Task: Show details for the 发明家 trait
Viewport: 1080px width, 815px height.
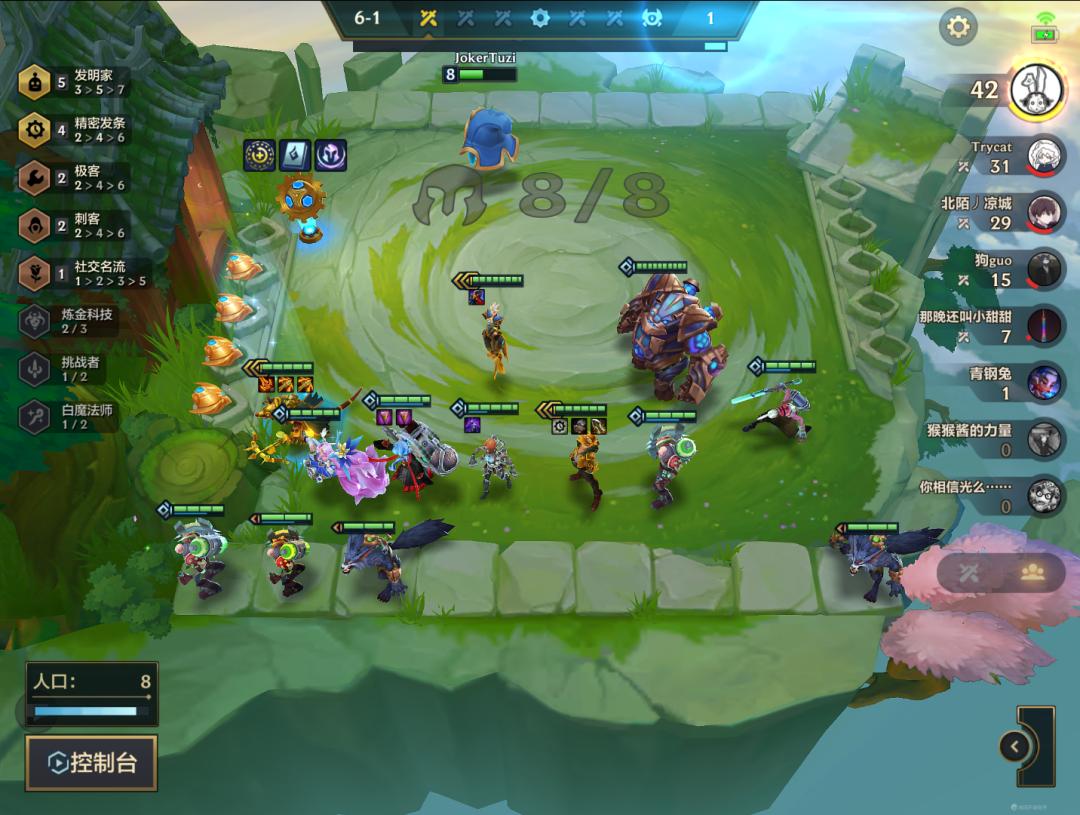Action: (x=36, y=84)
